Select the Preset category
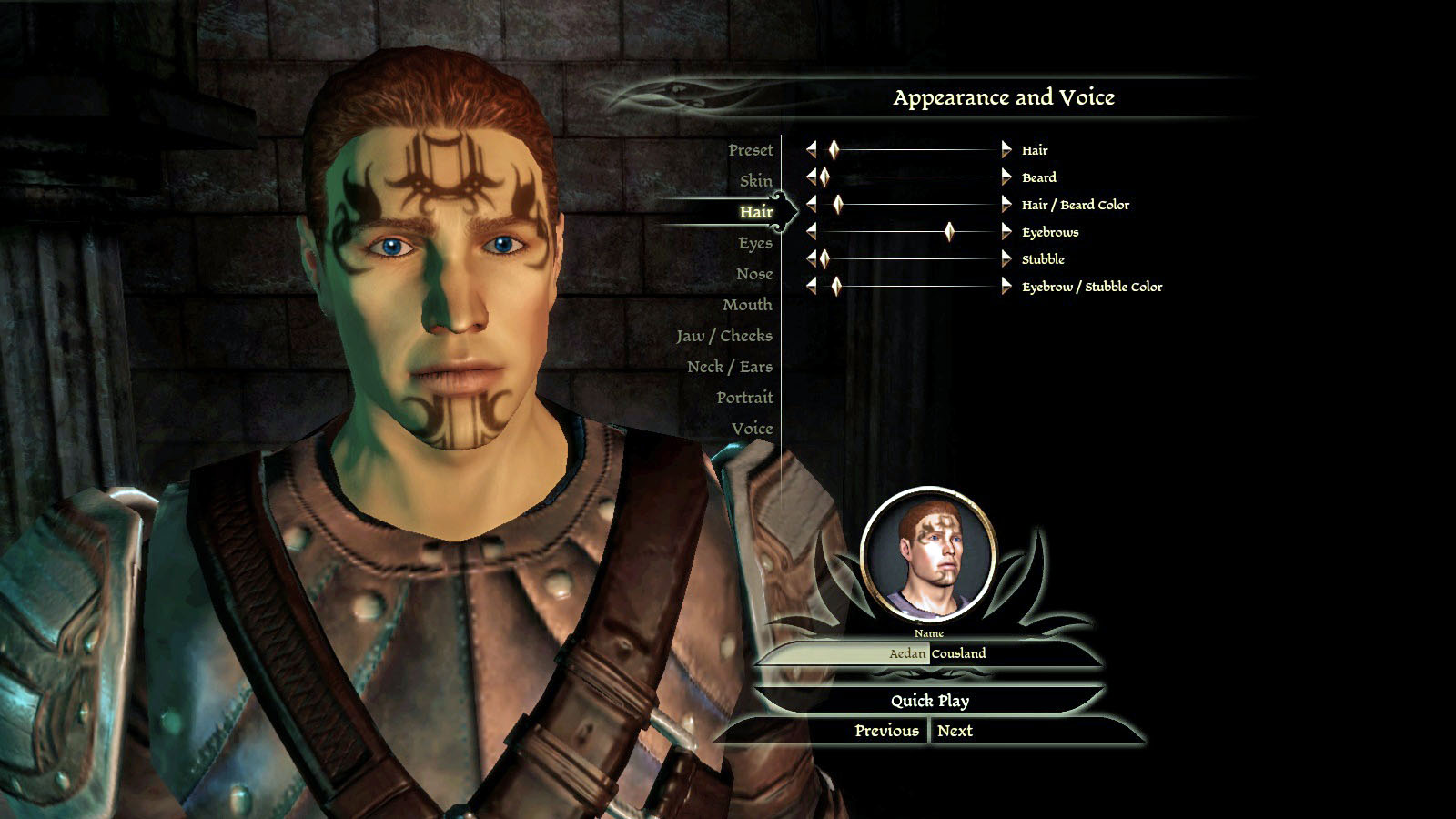 click(x=750, y=150)
